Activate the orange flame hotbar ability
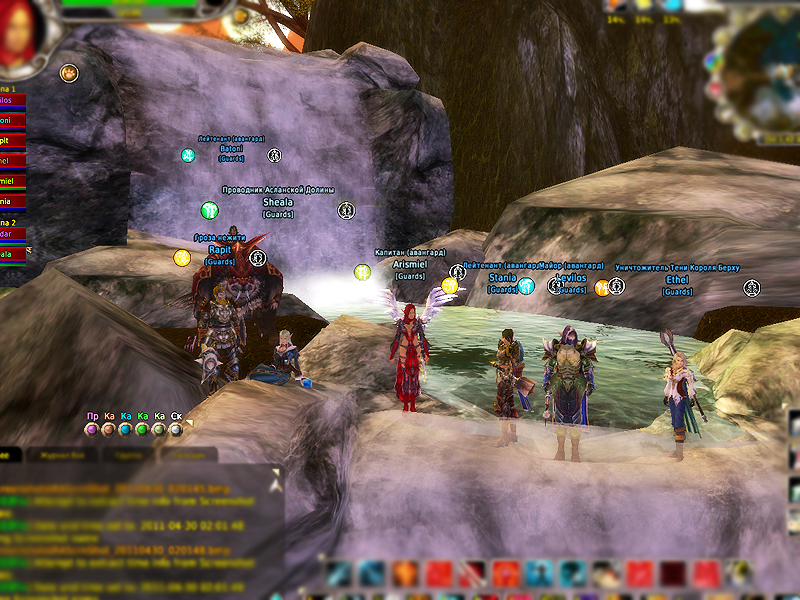The image size is (800, 600). click(x=405, y=573)
